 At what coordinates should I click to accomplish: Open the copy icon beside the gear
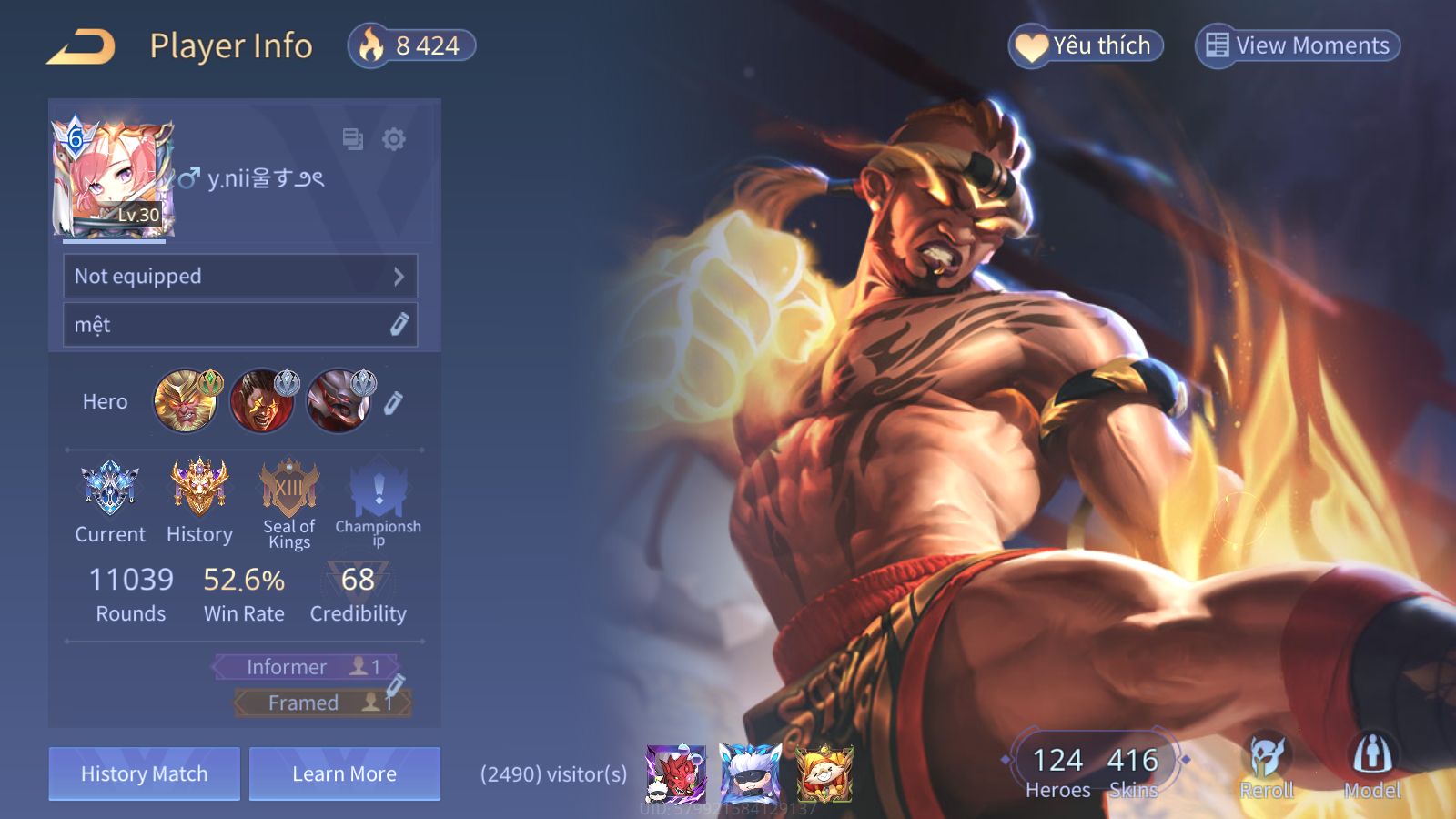352,139
